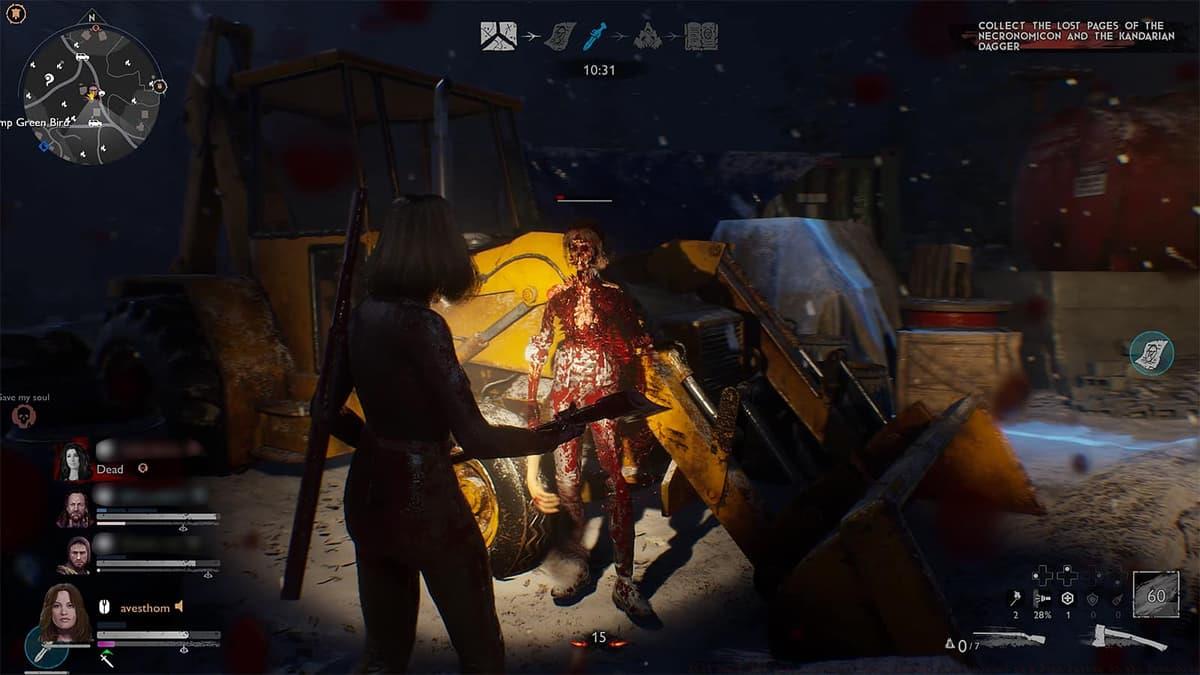
Task: Click the skull Save my soul icon
Action: pyautogui.click(x=22, y=417)
